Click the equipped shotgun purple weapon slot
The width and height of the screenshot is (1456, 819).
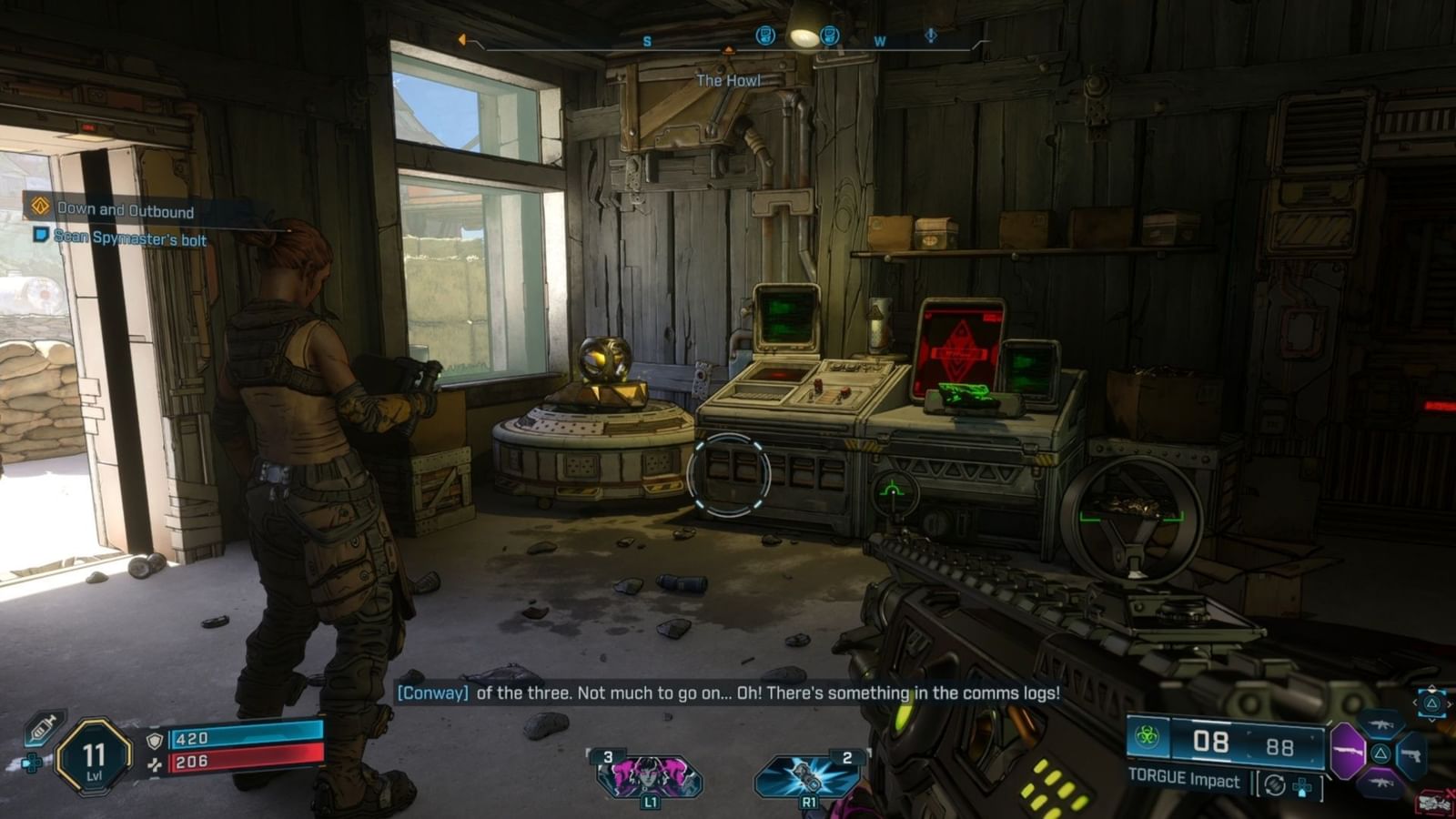1349,751
